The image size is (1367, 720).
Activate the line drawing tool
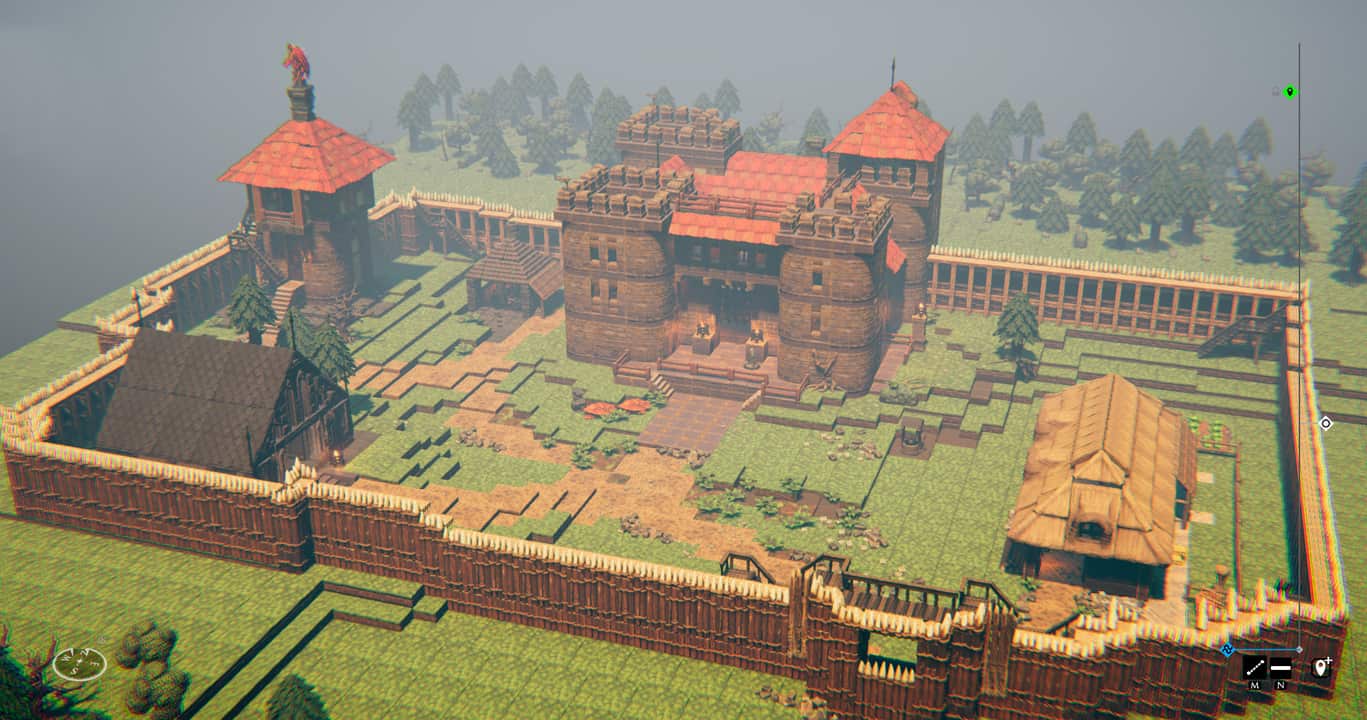click(x=1280, y=667)
